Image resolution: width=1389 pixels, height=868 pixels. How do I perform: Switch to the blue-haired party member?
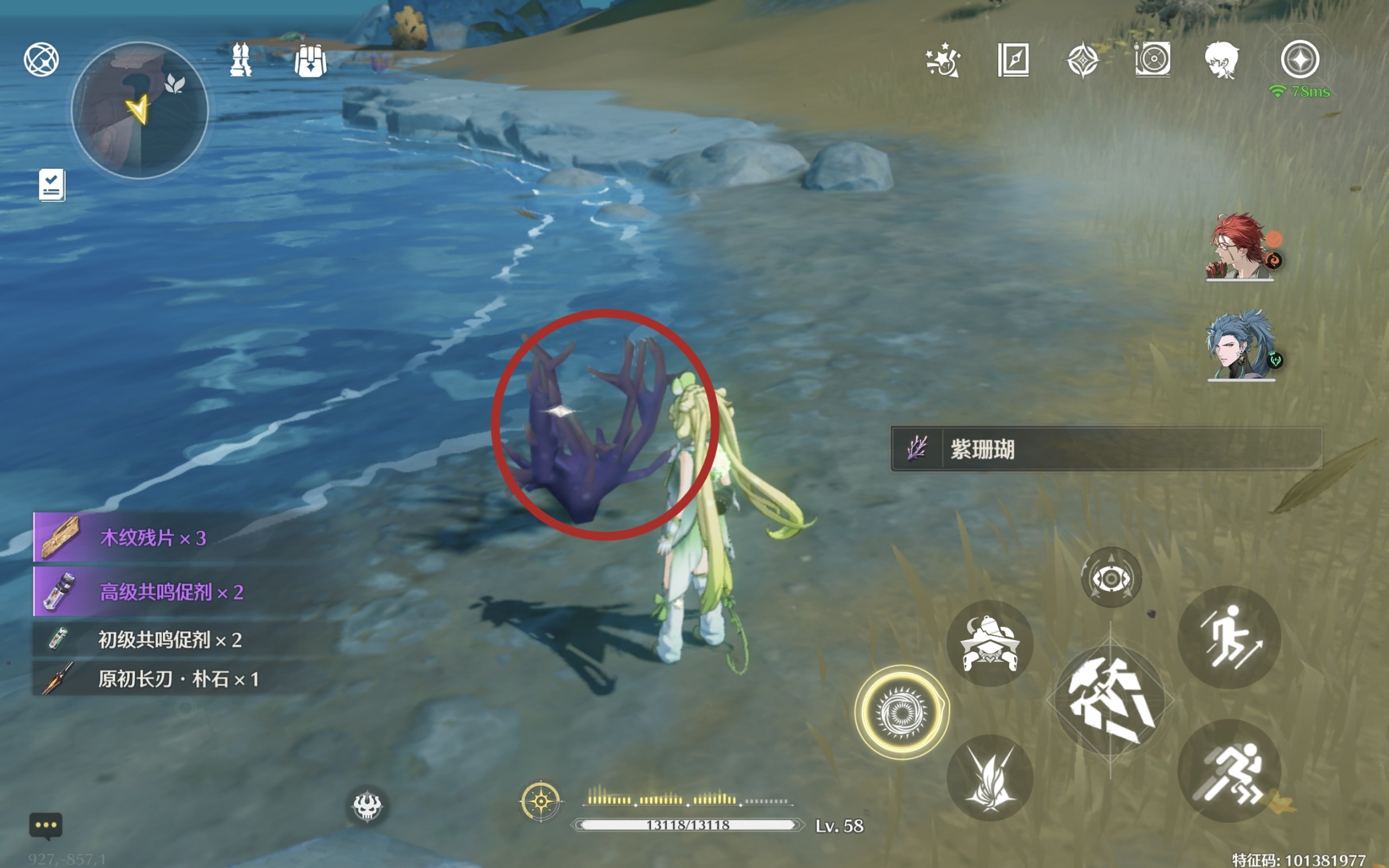1240,346
